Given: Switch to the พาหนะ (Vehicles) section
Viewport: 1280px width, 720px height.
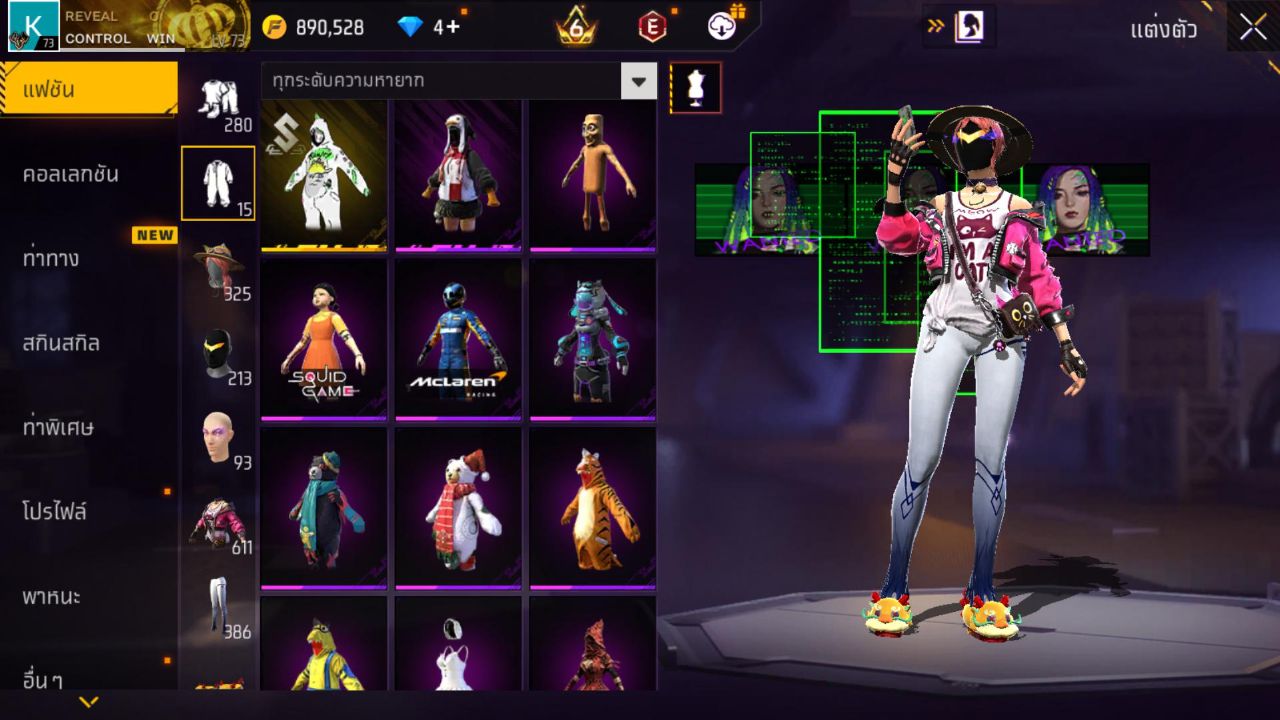Looking at the screenshot, I should coord(52,597).
